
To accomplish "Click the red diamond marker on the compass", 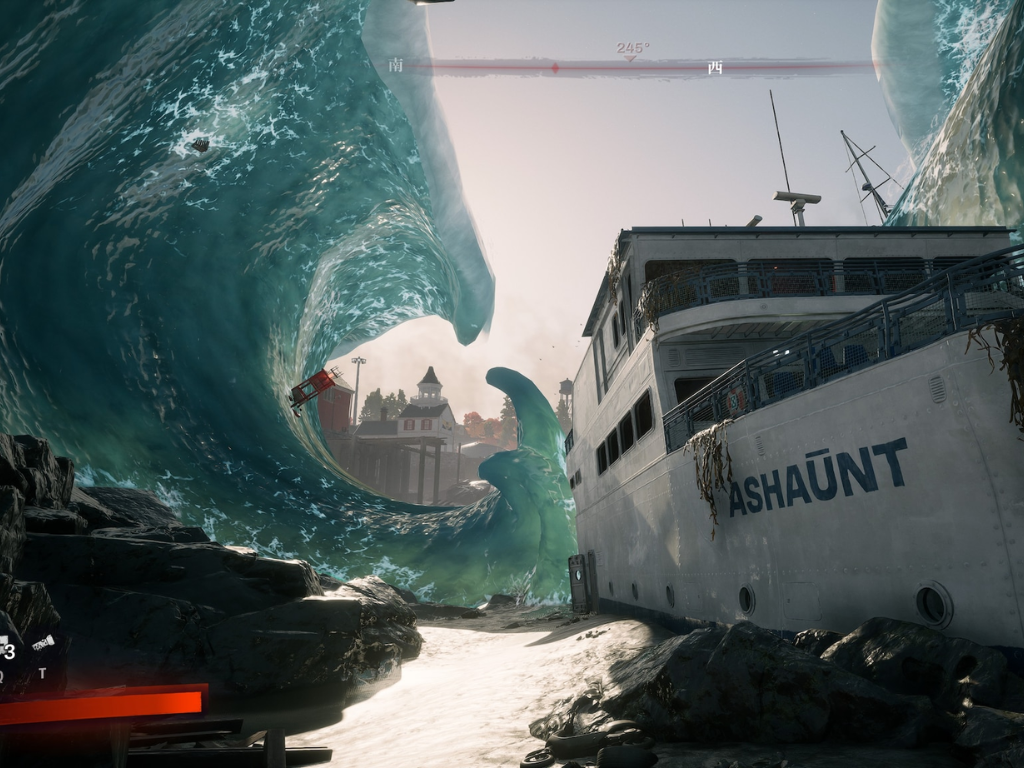I will (555, 68).
